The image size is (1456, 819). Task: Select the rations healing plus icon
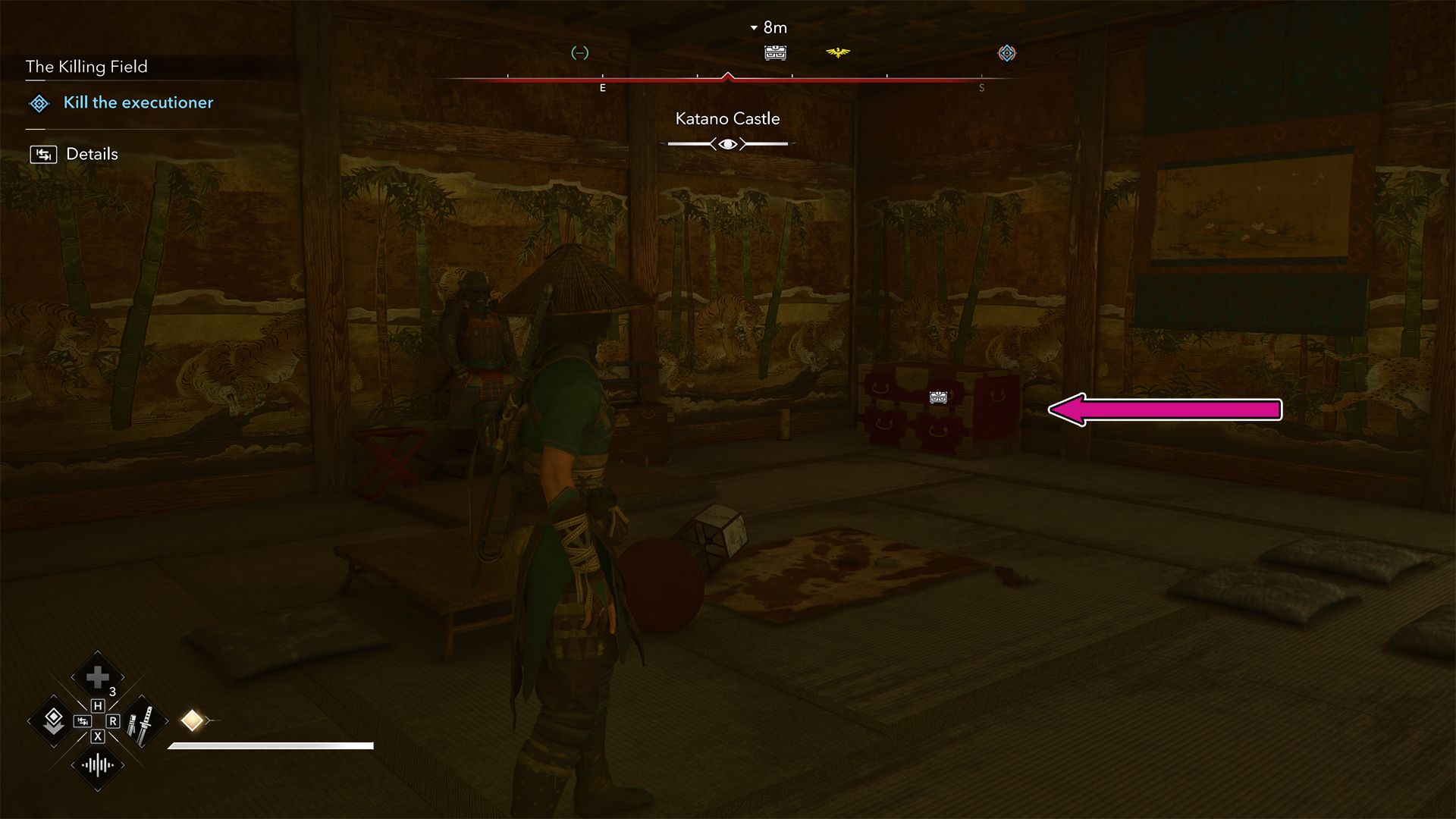[x=97, y=677]
